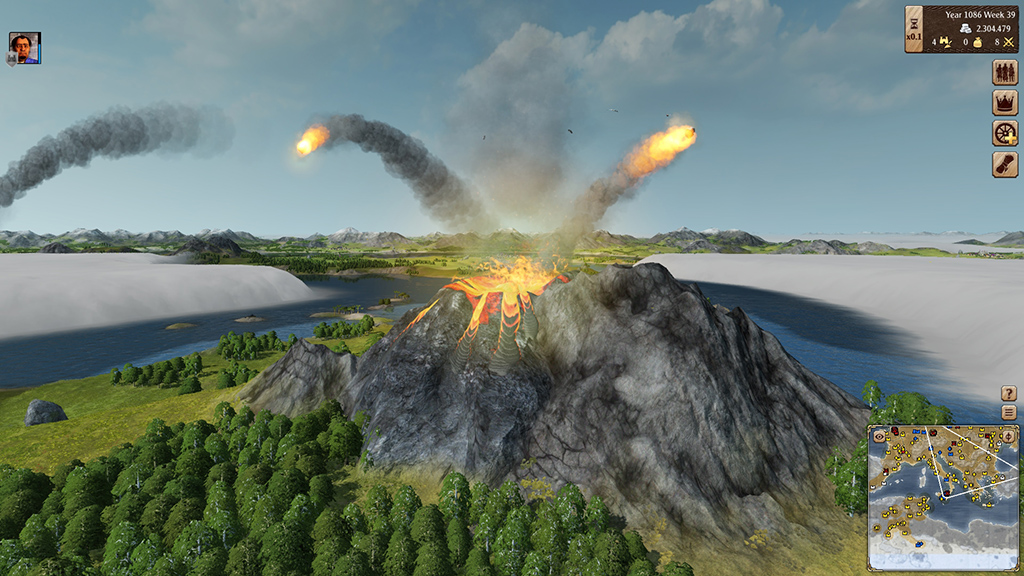The image size is (1024, 576).
Task: Open the three soldiers army panel
Action: [x=1004, y=72]
